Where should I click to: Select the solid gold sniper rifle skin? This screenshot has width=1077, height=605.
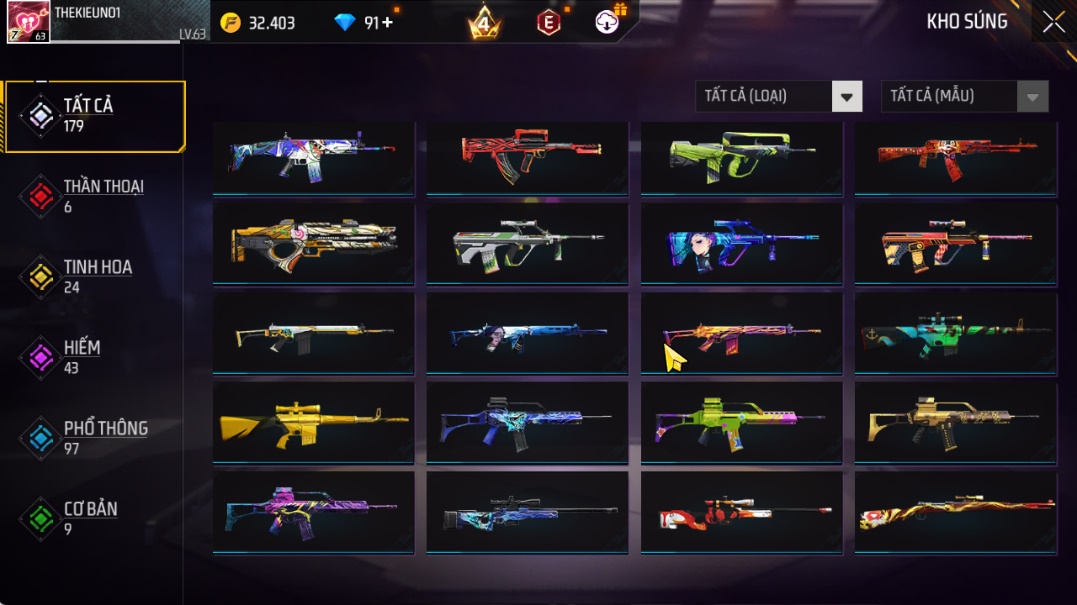[x=313, y=423]
